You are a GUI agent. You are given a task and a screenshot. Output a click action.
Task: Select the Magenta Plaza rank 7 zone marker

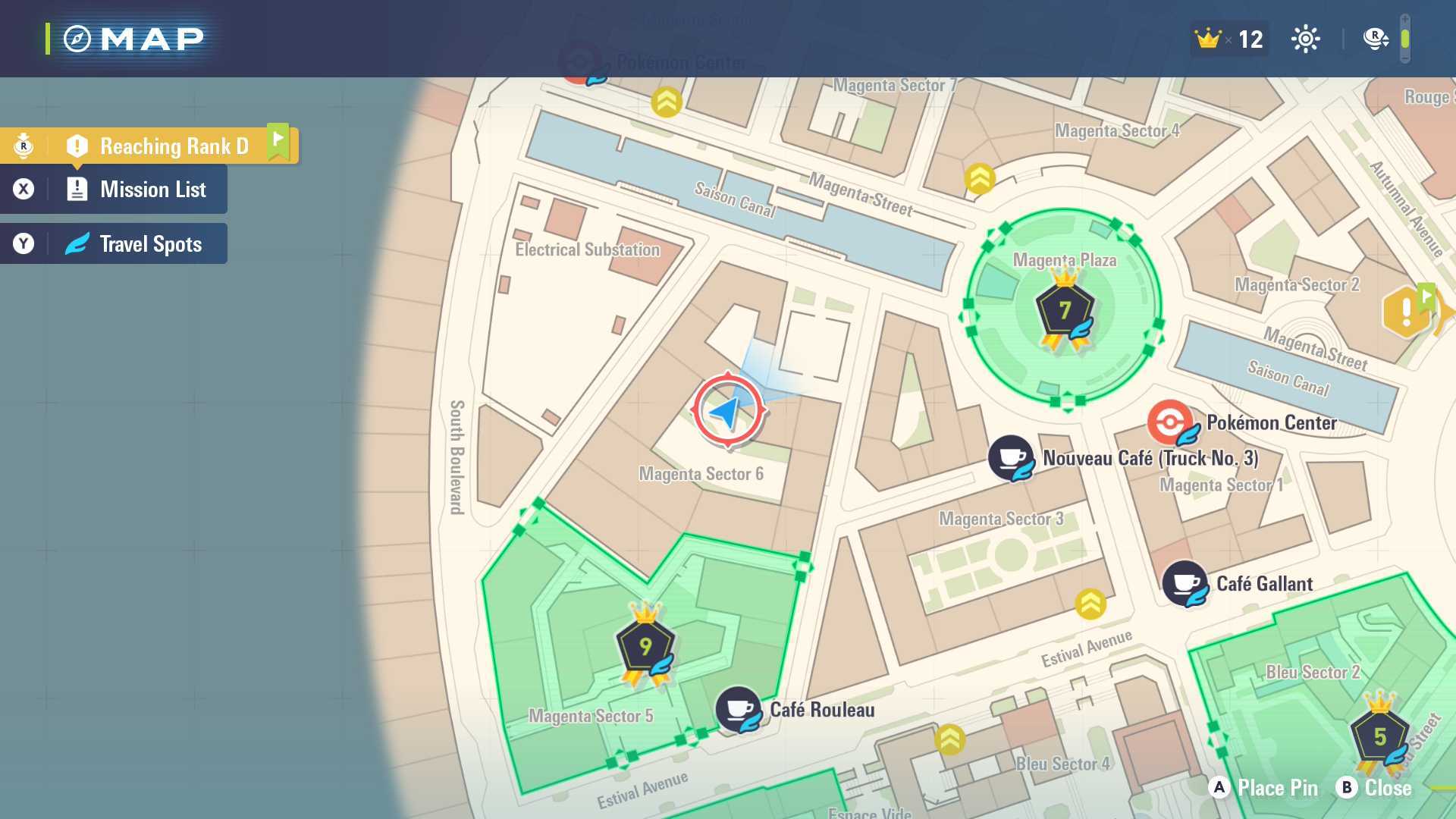[1065, 312]
